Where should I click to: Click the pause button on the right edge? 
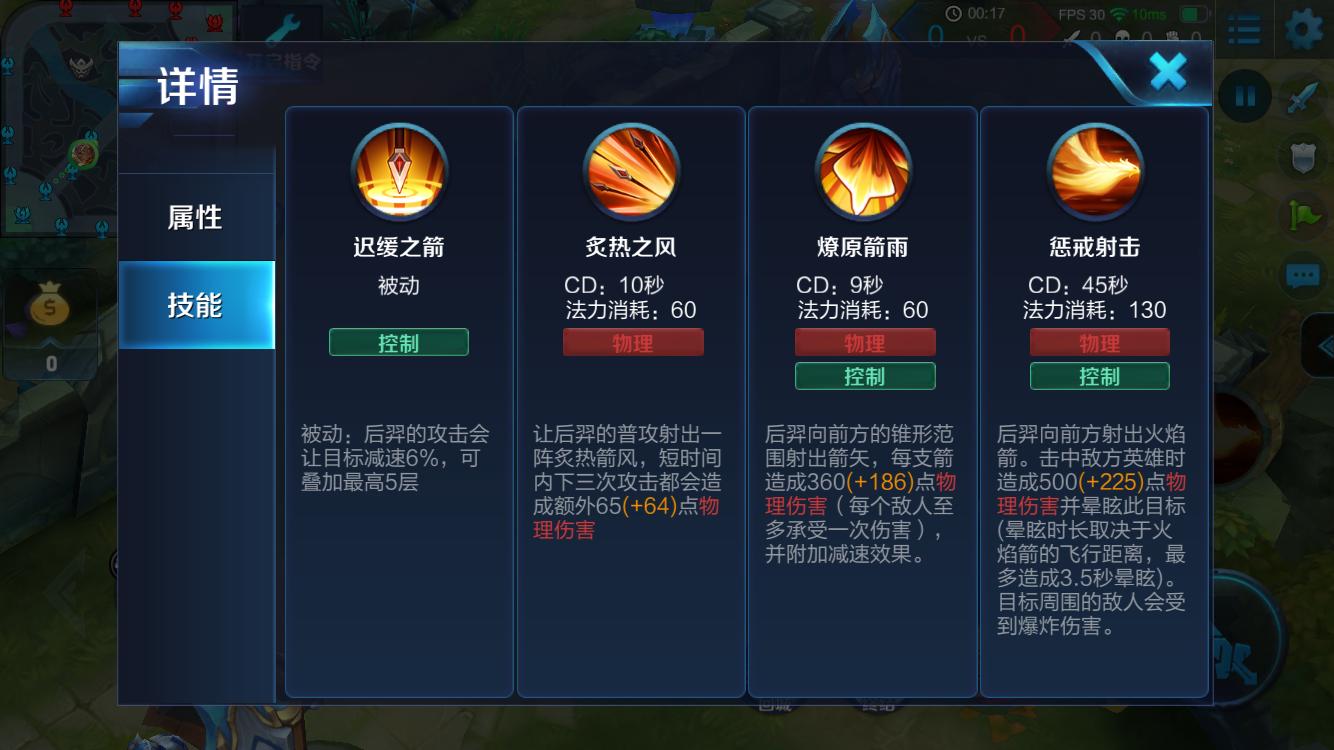[1244, 95]
